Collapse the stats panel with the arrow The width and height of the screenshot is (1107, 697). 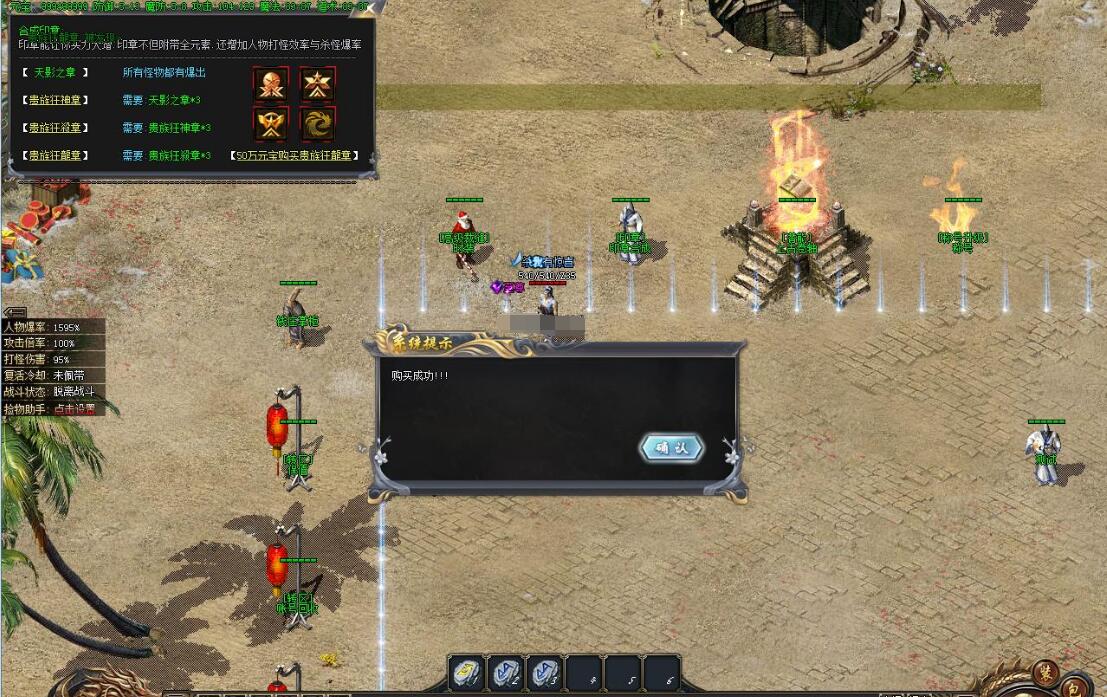pyautogui.click(x=15, y=313)
